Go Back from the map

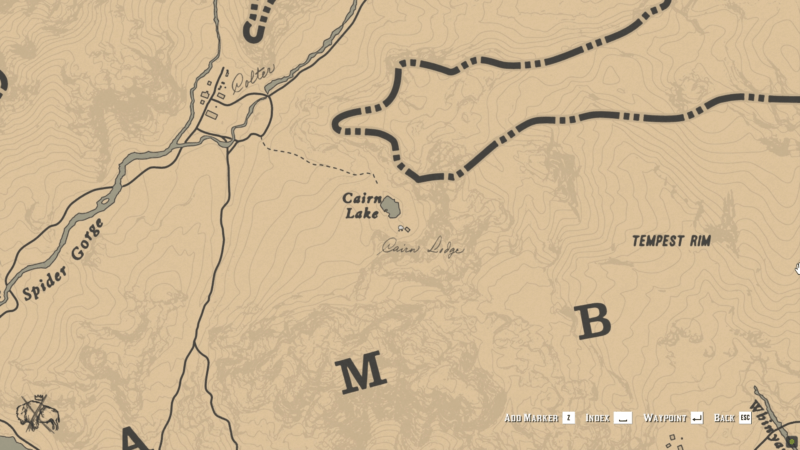coord(732,417)
